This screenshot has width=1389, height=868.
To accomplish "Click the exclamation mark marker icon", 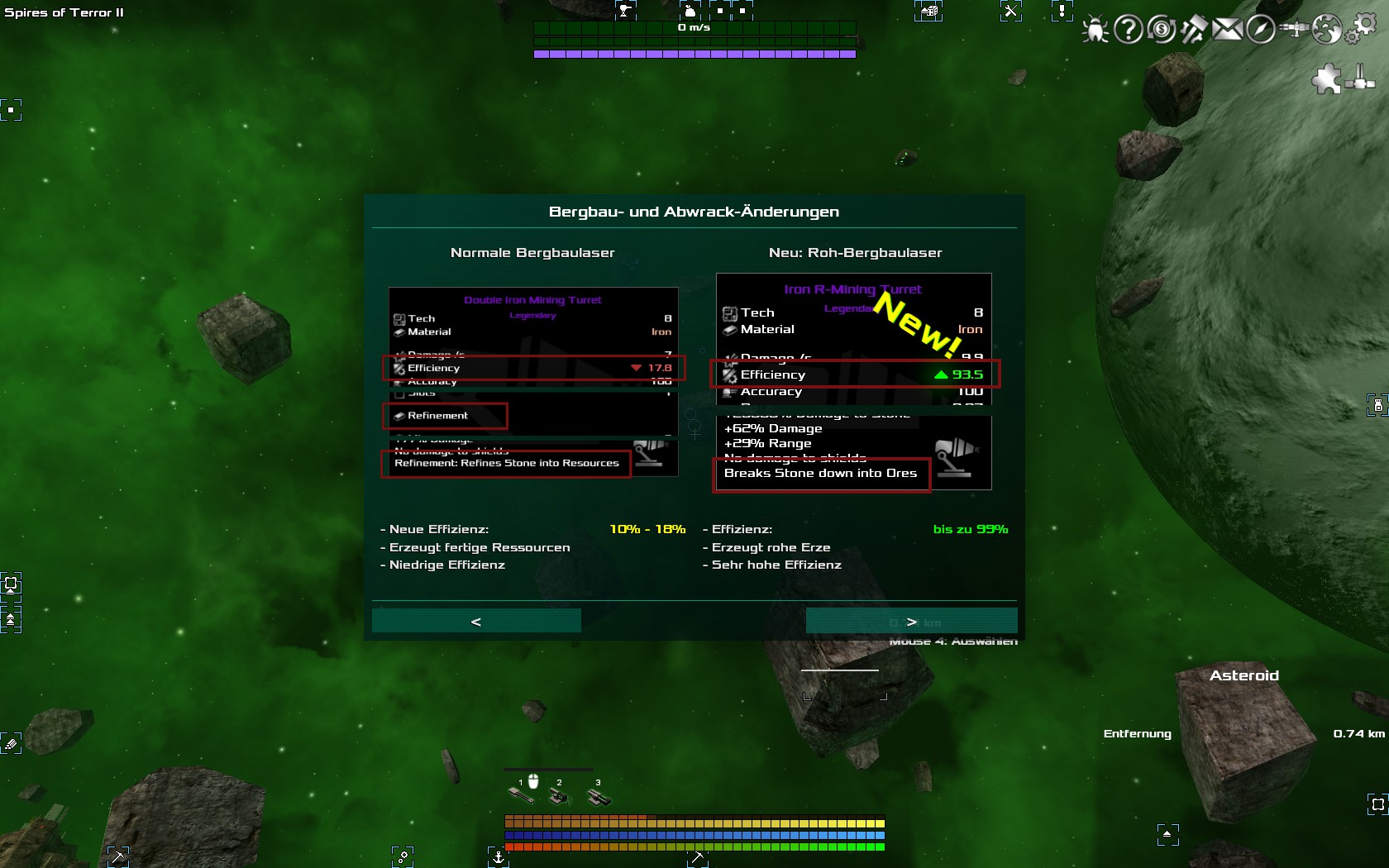I will tap(1062, 12).
